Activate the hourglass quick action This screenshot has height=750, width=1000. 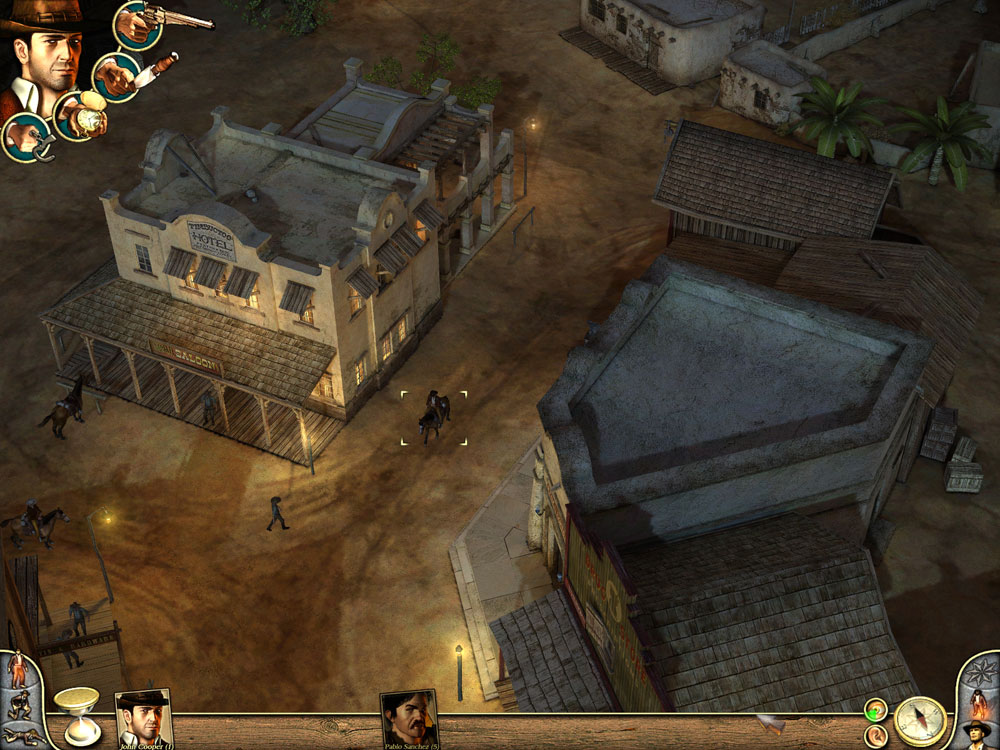pos(76,714)
